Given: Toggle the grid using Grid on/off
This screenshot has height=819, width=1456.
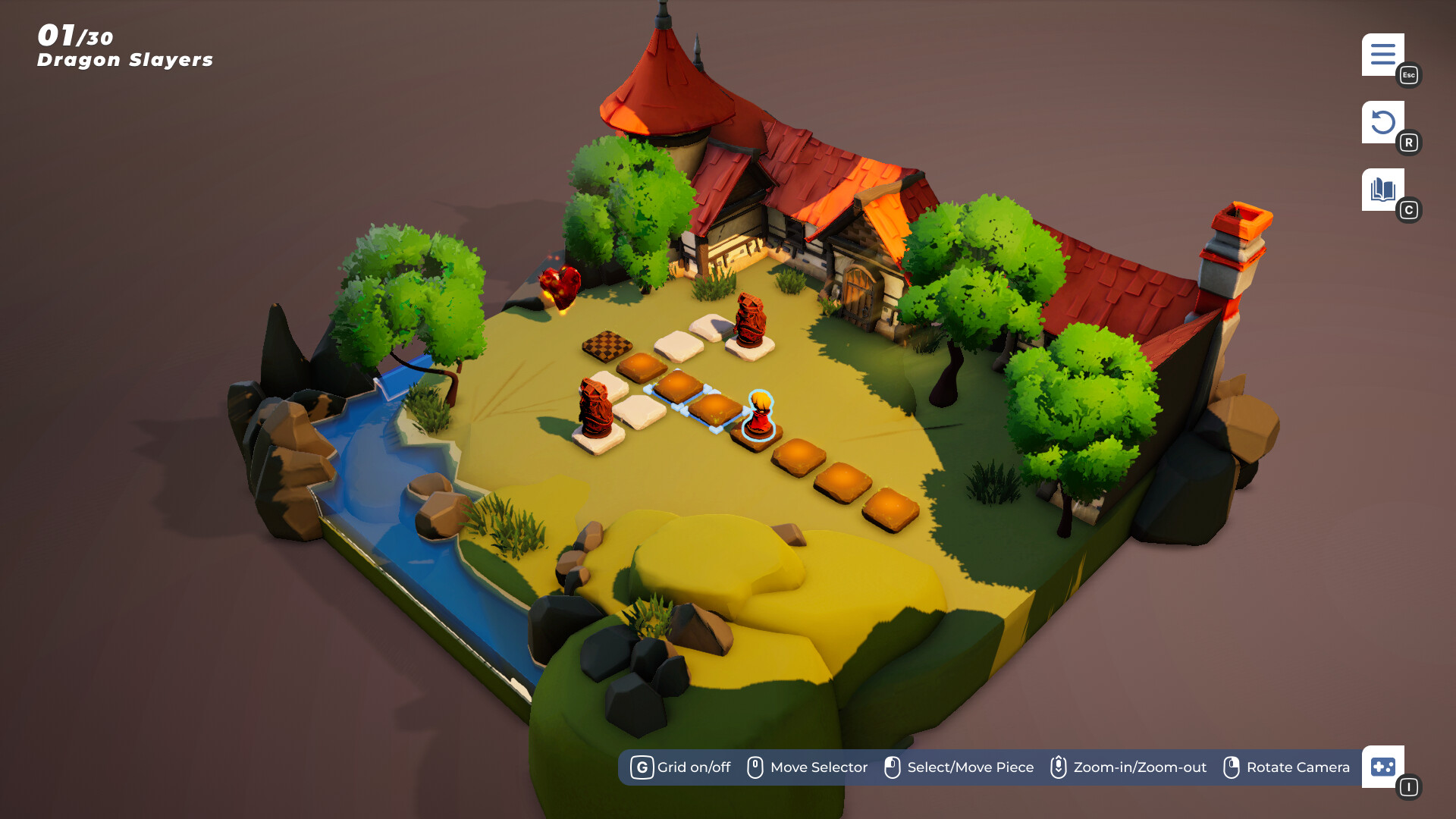Looking at the screenshot, I should (x=692, y=767).
